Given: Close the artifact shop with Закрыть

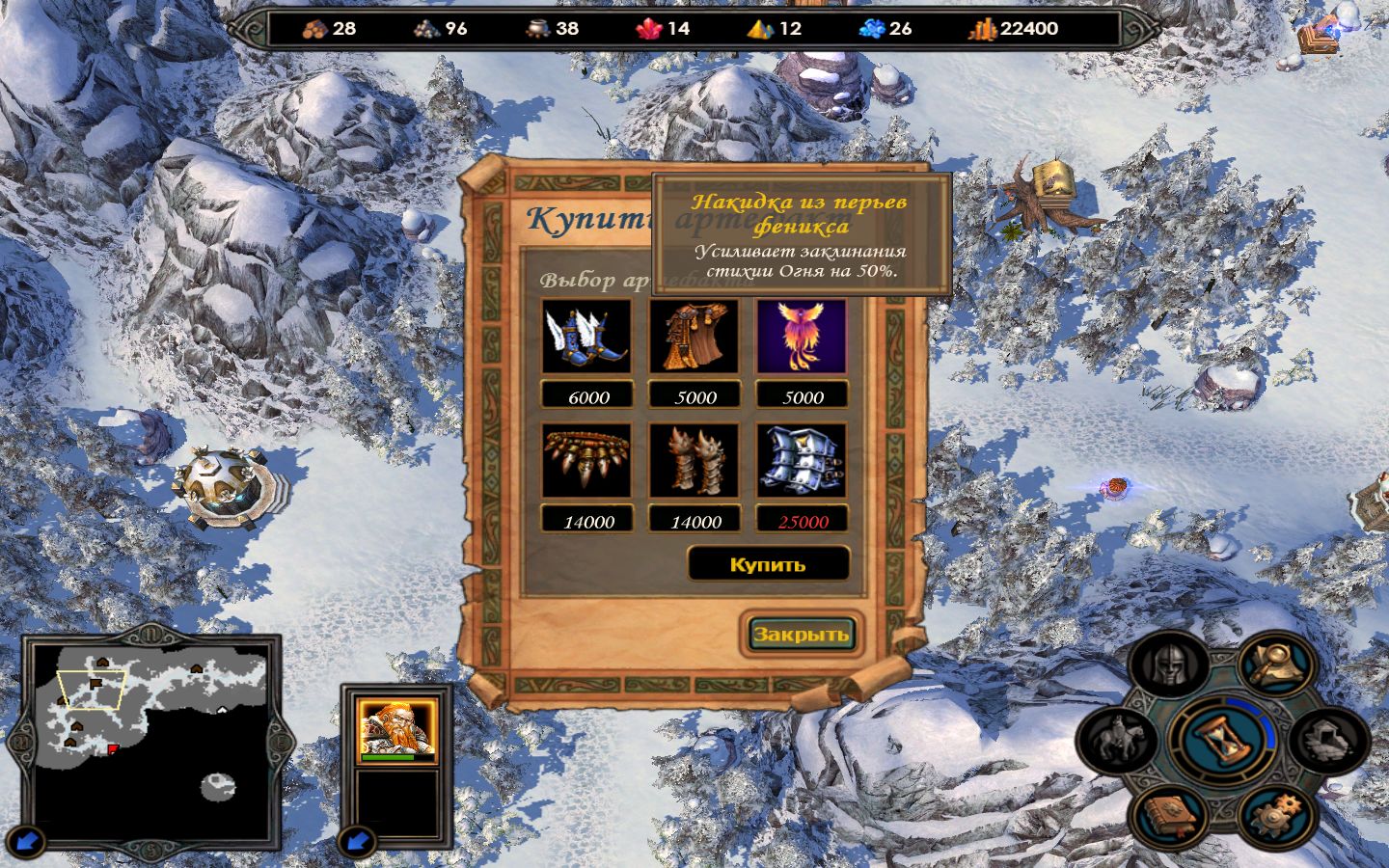Looking at the screenshot, I should [x=801, y=634].
